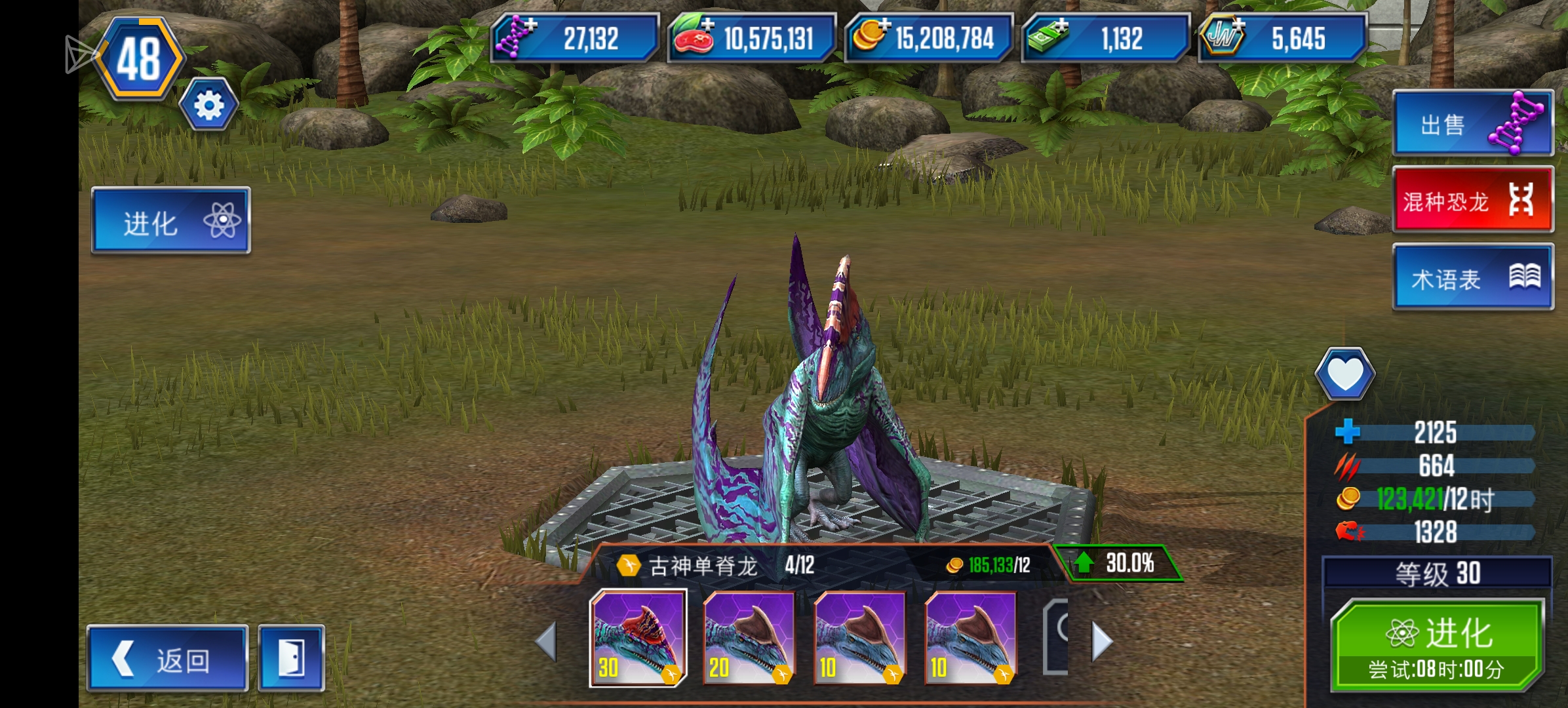The height and width of the screenshot is (708, 1568).
Task: Open the 术语表 glossary
Action: tap(1472, 277)
